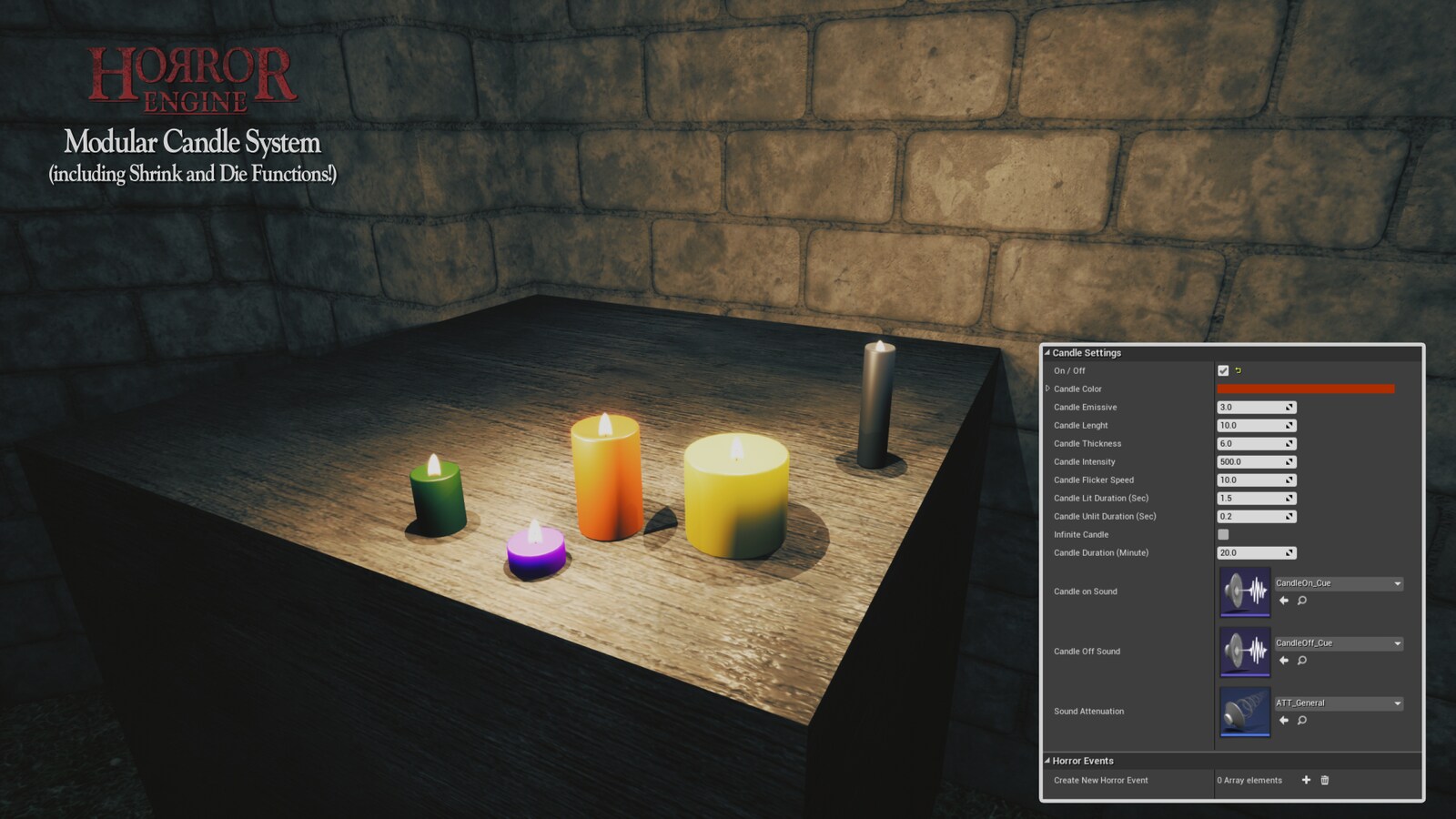This screenshot has height=819, width=1456.
Task: Open the CandleOn_Cue dropdown
Action: [x=1398, y=583]
